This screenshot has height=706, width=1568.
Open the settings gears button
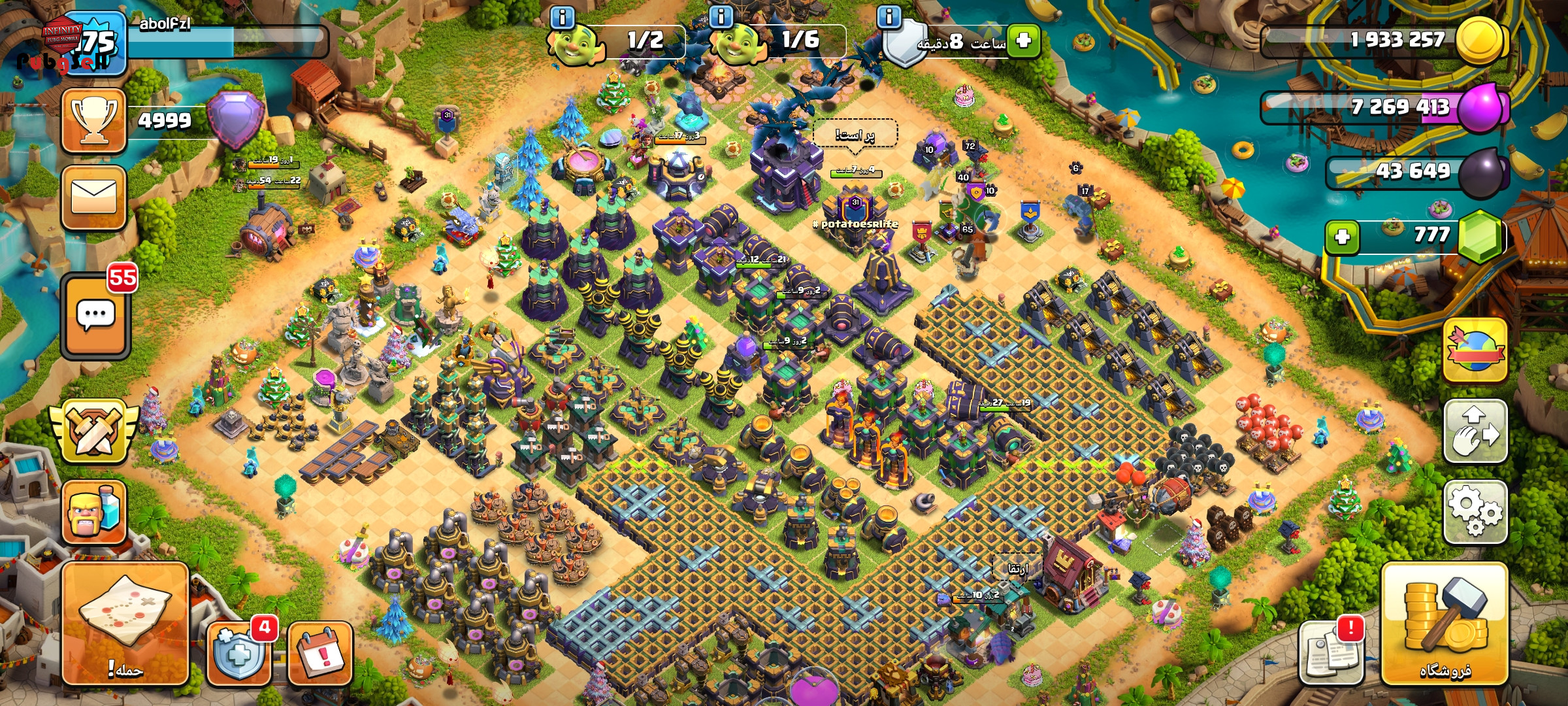1475,512
